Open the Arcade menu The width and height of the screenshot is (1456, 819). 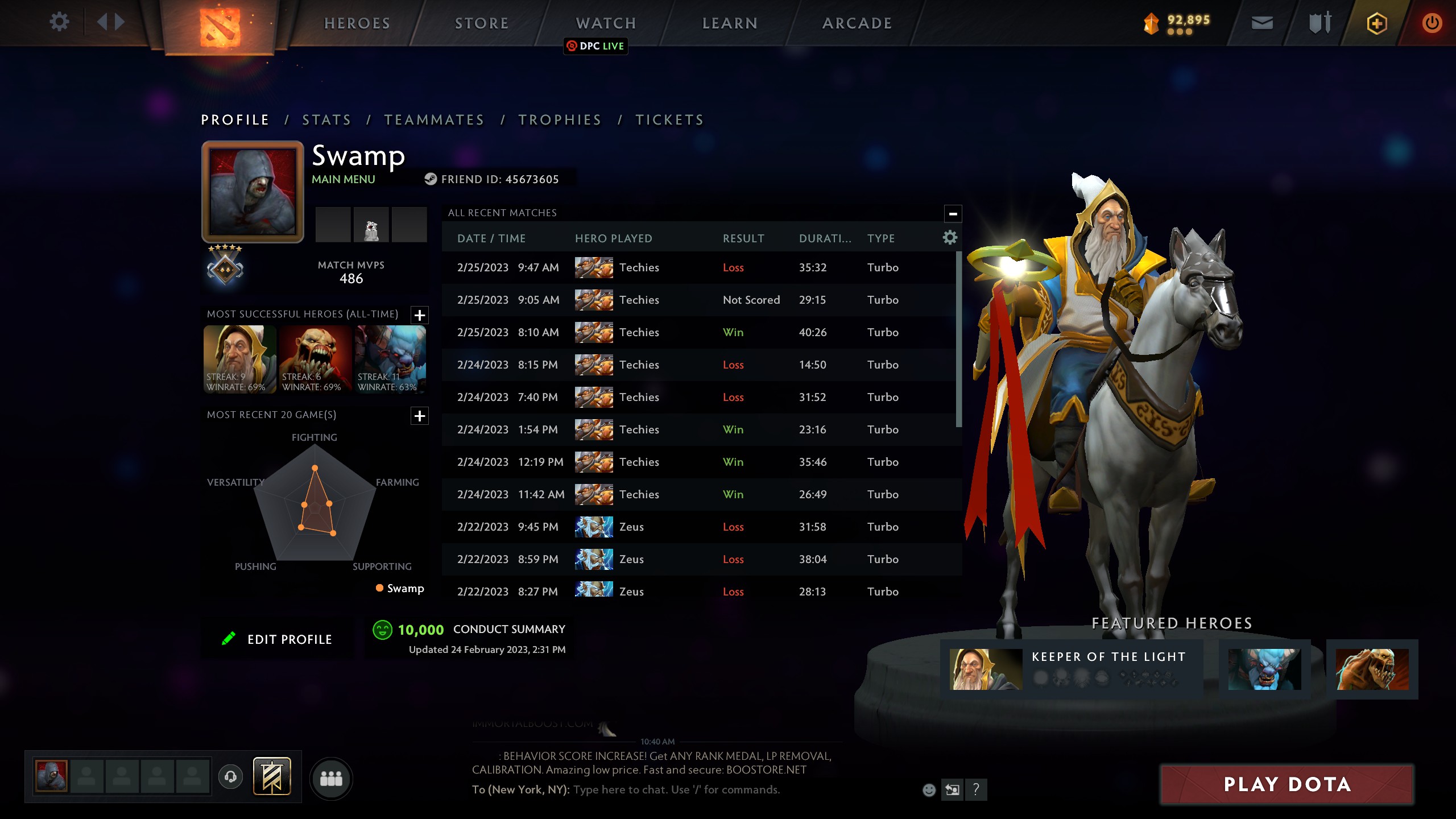(857, 23)
